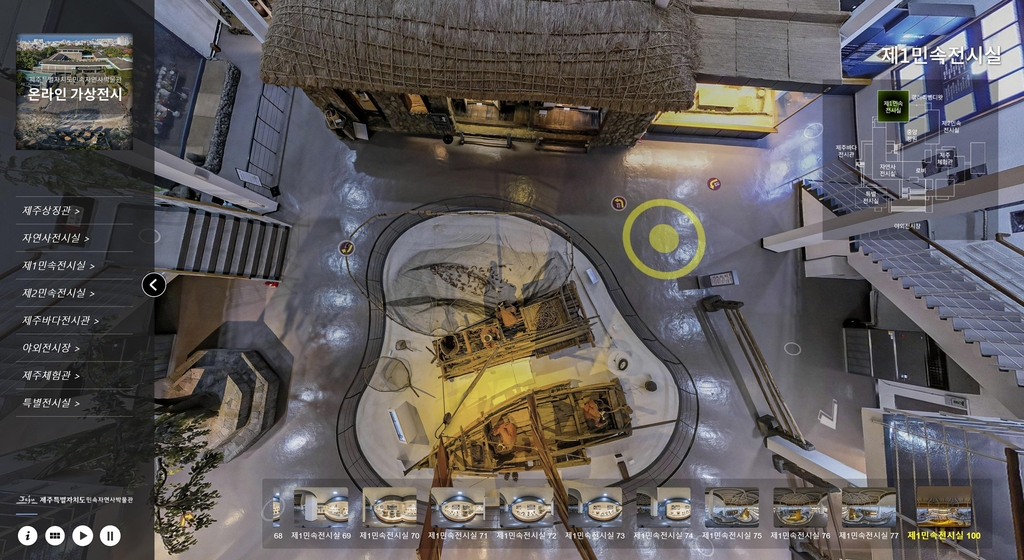Screen dimensions: 1024x560
Task: Select the 야외전시장 menu entry
Action: (x=51, y=348)
